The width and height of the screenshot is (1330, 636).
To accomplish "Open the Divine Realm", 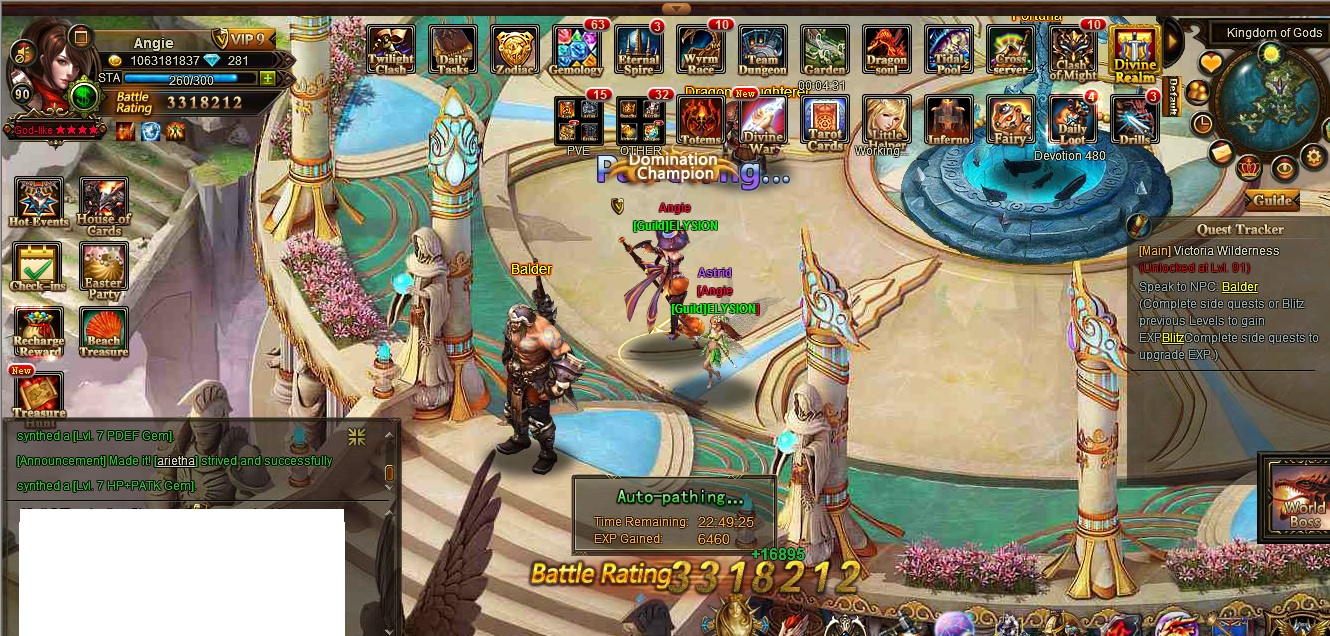I will (1135, 51).
